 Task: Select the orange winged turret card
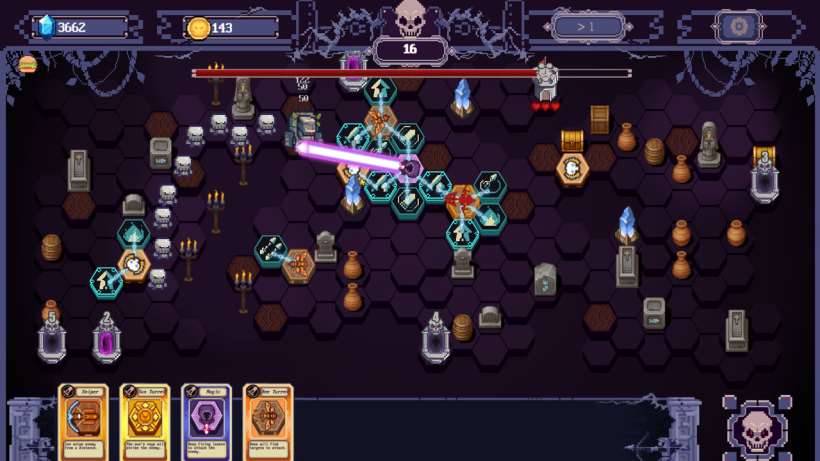tap(268, 421)
